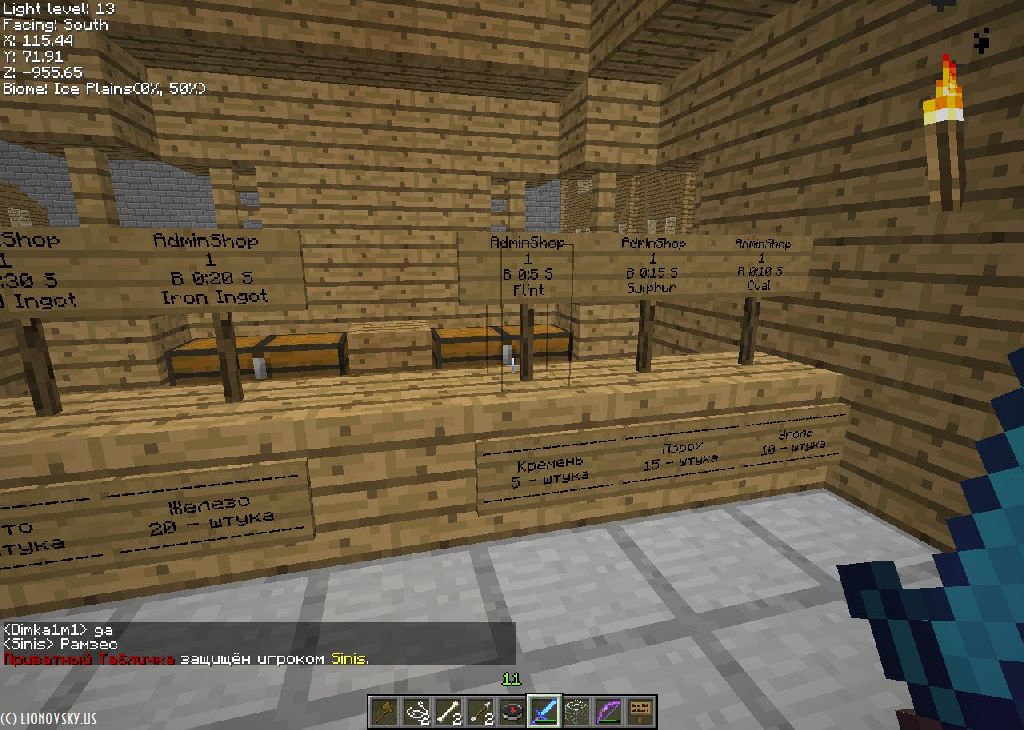This screenshot has width=1024, height=730.
Task: Select the string stack hotbar slot
Action: pos(416,712)
